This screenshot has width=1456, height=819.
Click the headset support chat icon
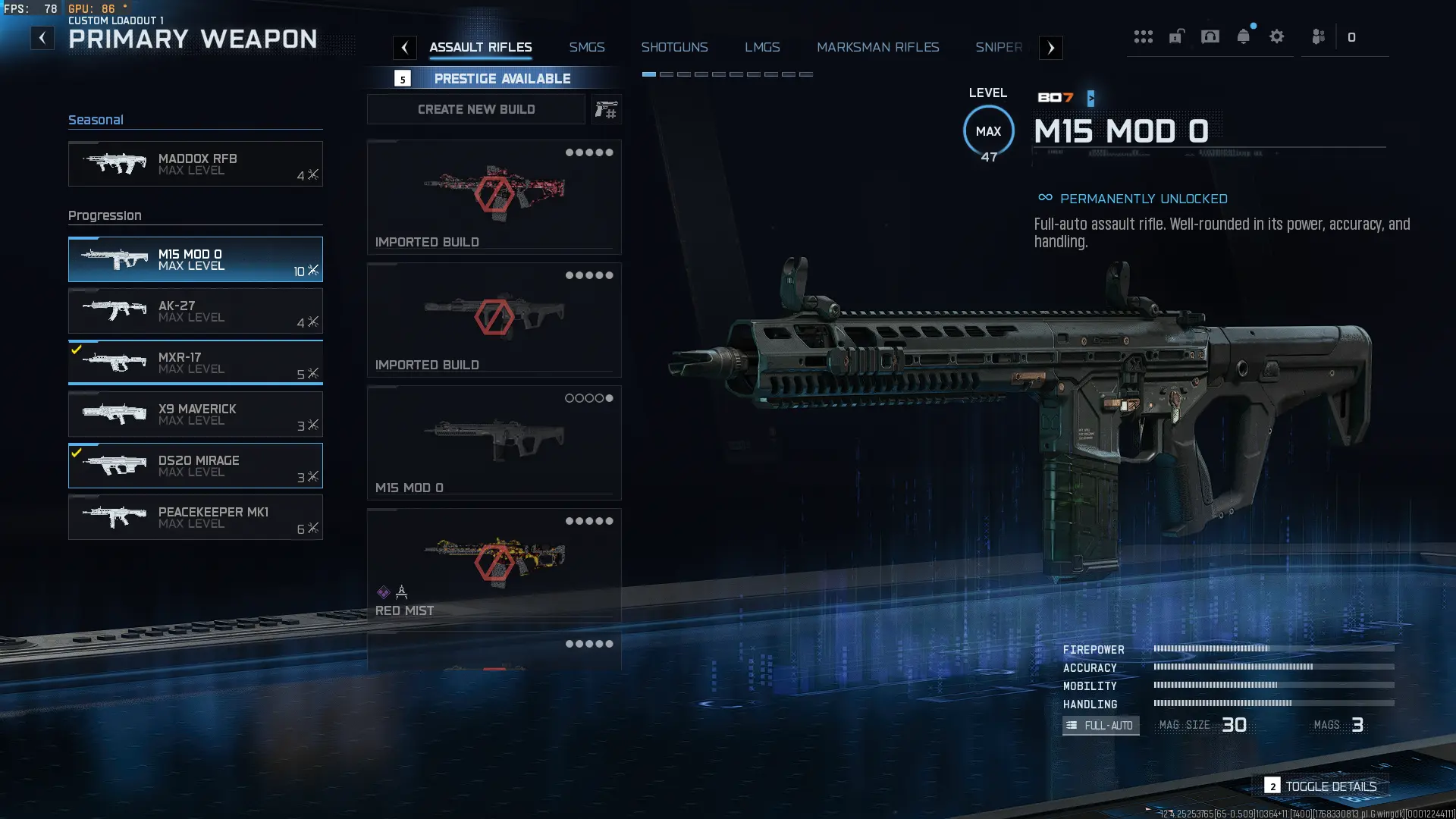coord(1209,36)
